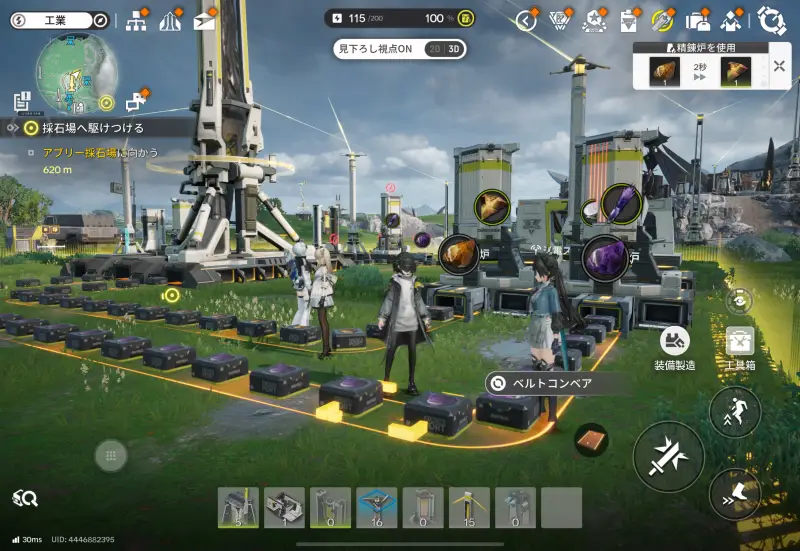Open the circular-arrows main menu icon

point(771,21)
